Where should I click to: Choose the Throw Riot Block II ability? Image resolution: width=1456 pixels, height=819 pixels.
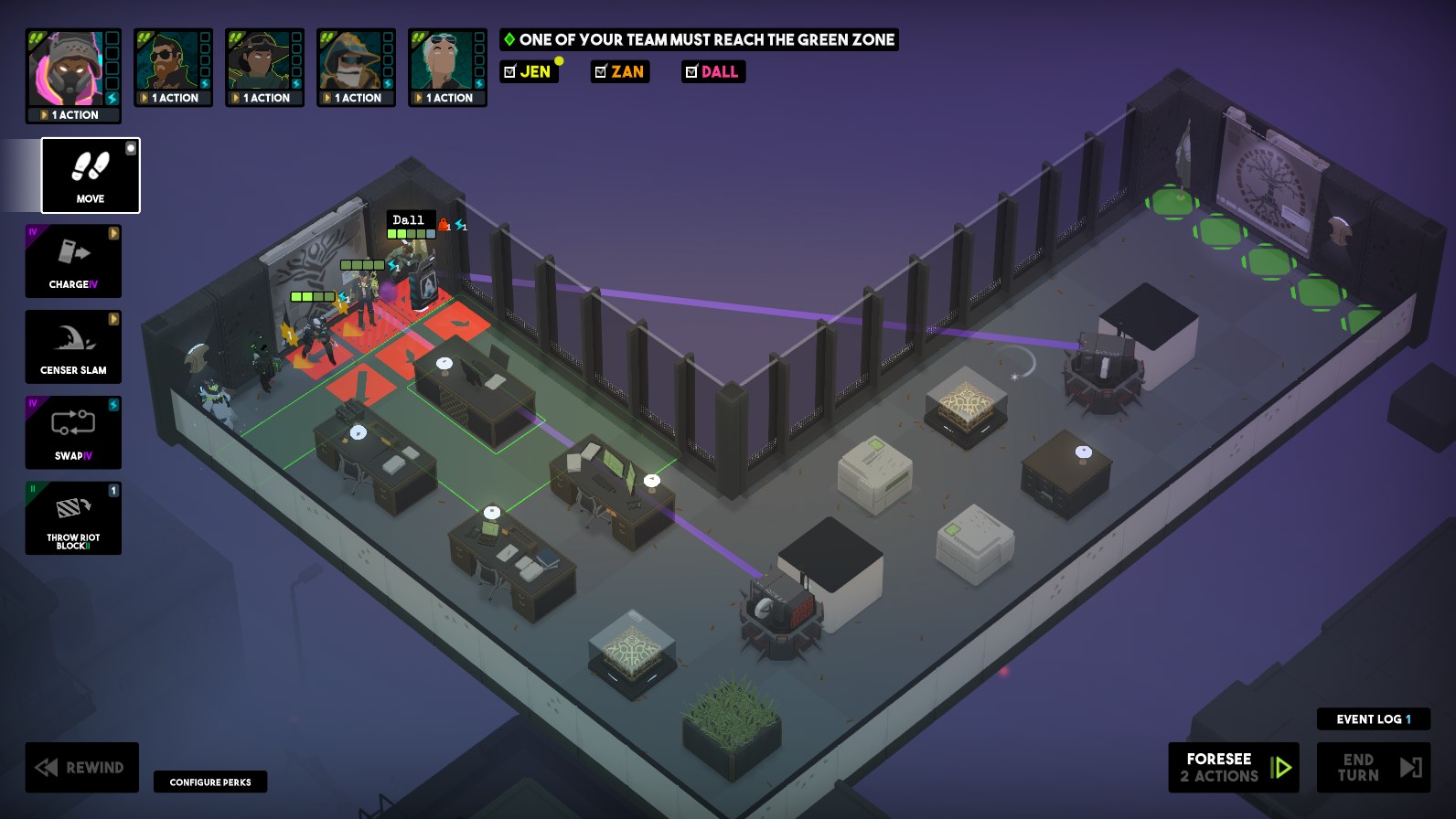(x=72, y=518)
